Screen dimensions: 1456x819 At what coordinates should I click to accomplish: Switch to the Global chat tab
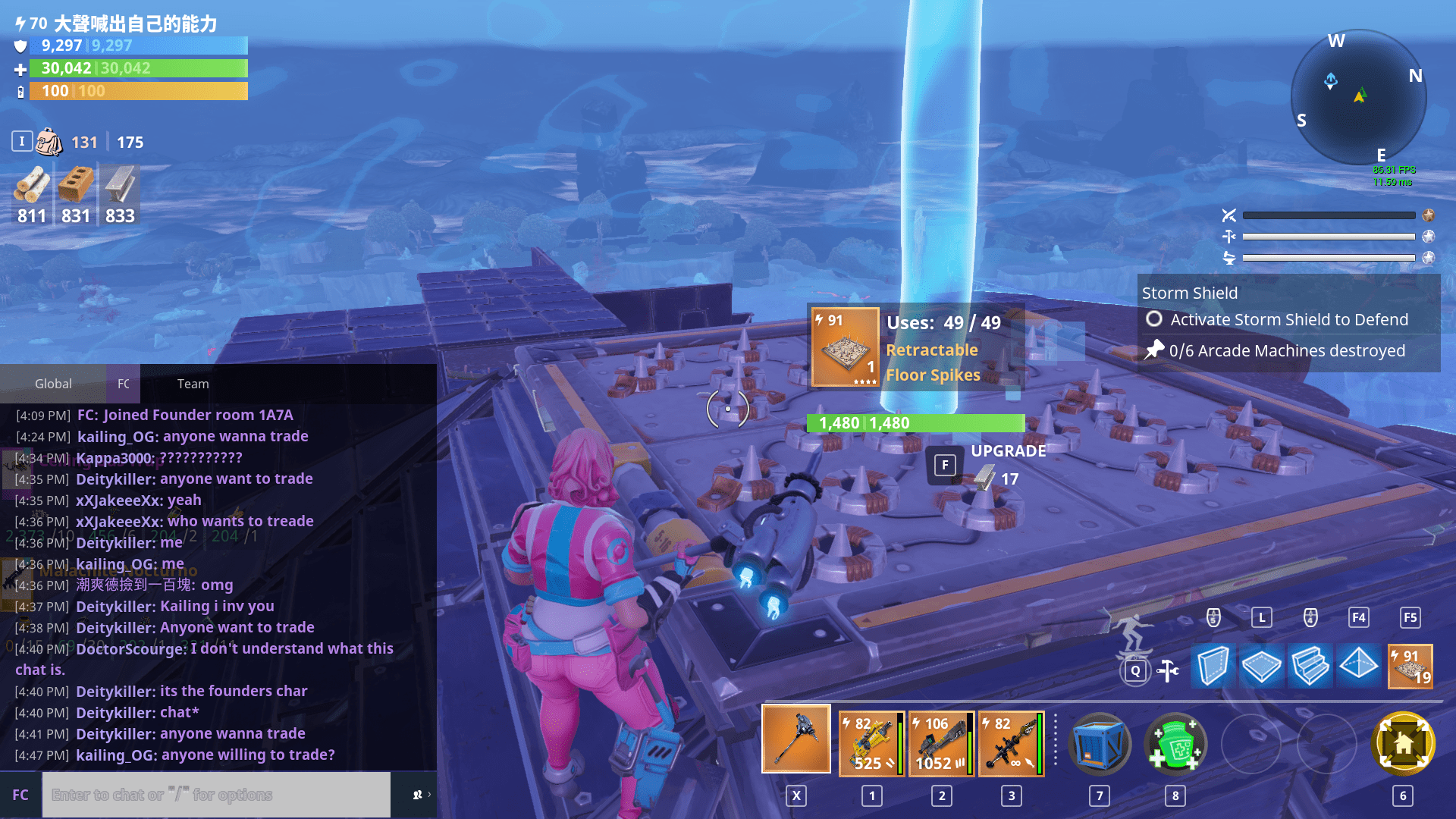click(52, 384)
